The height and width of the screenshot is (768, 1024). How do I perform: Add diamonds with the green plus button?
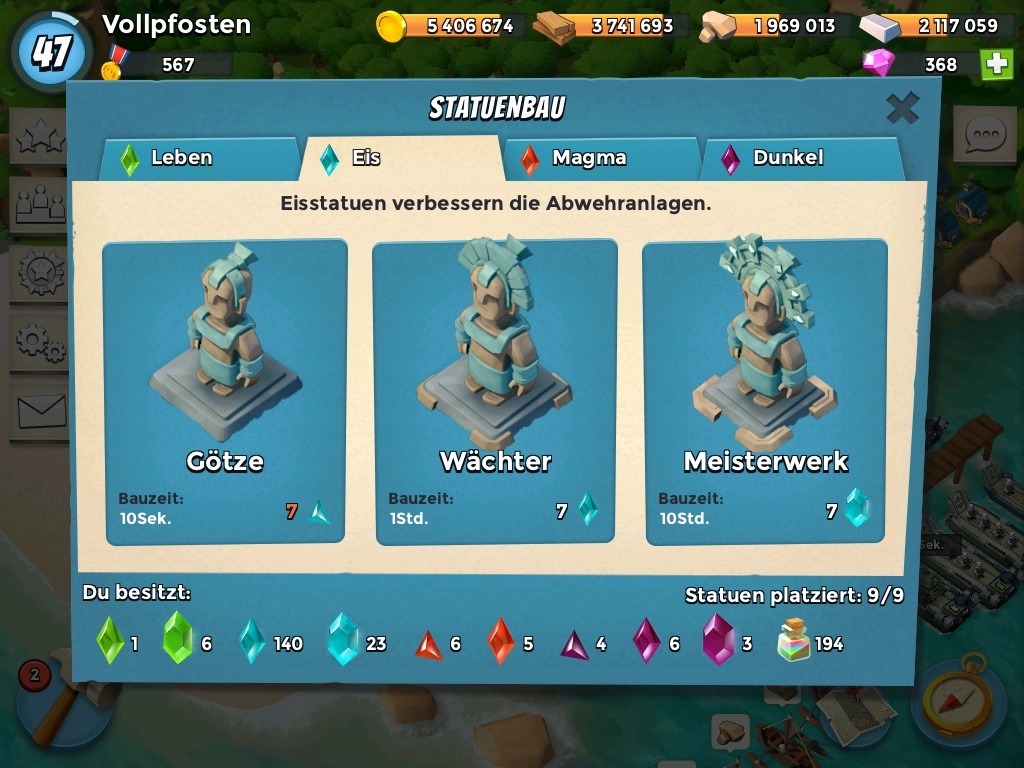[996, 64]
